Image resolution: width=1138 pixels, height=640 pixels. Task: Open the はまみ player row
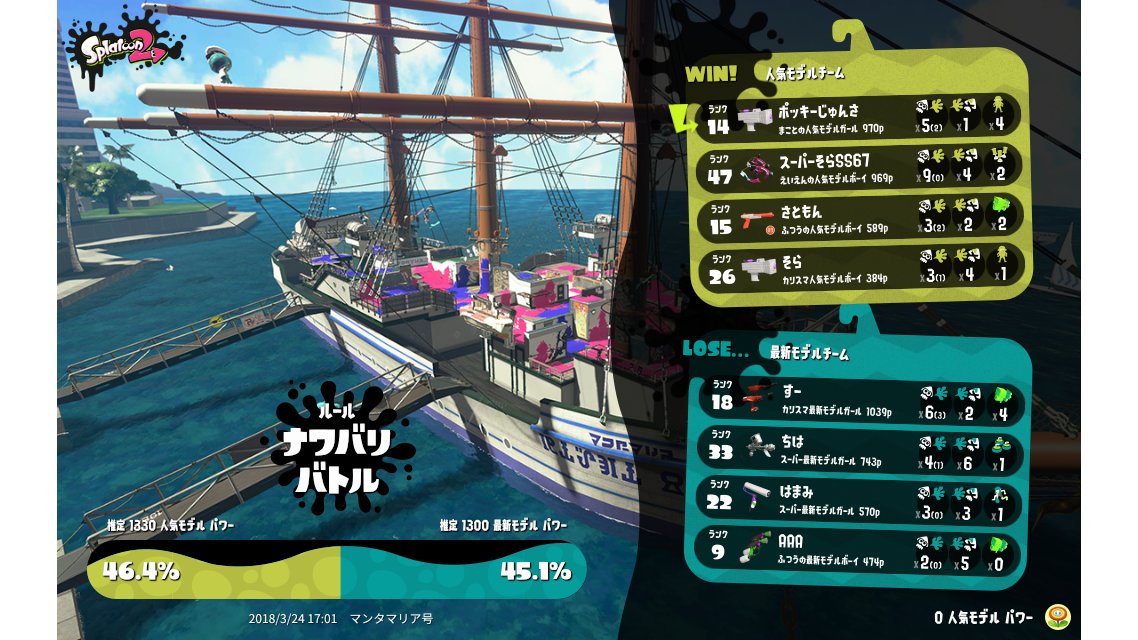coord(862,501)
